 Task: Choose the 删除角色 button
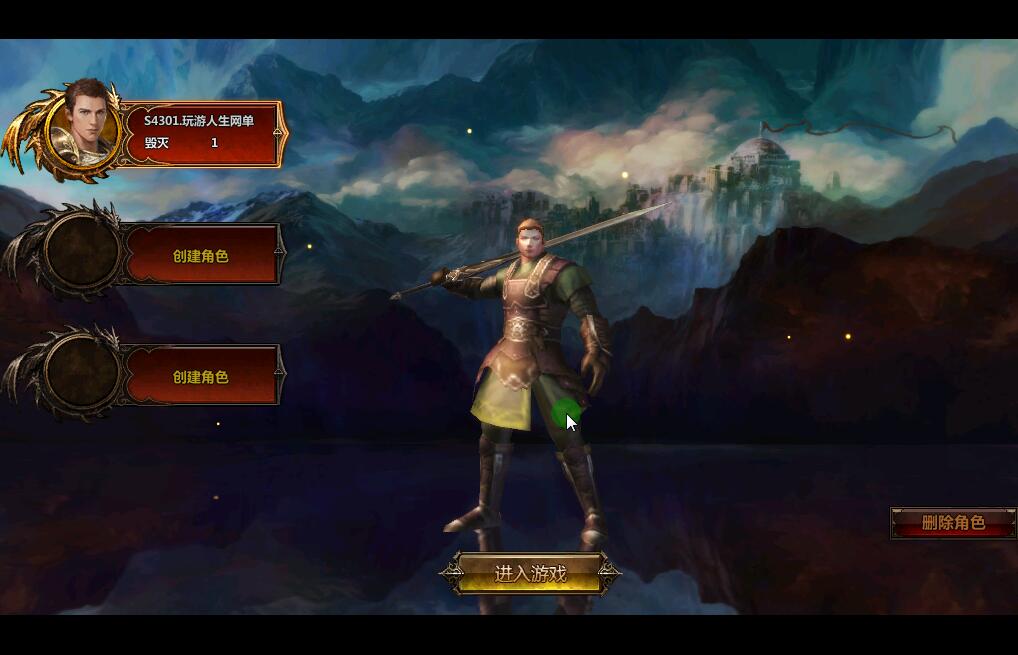tap(952, 523)
